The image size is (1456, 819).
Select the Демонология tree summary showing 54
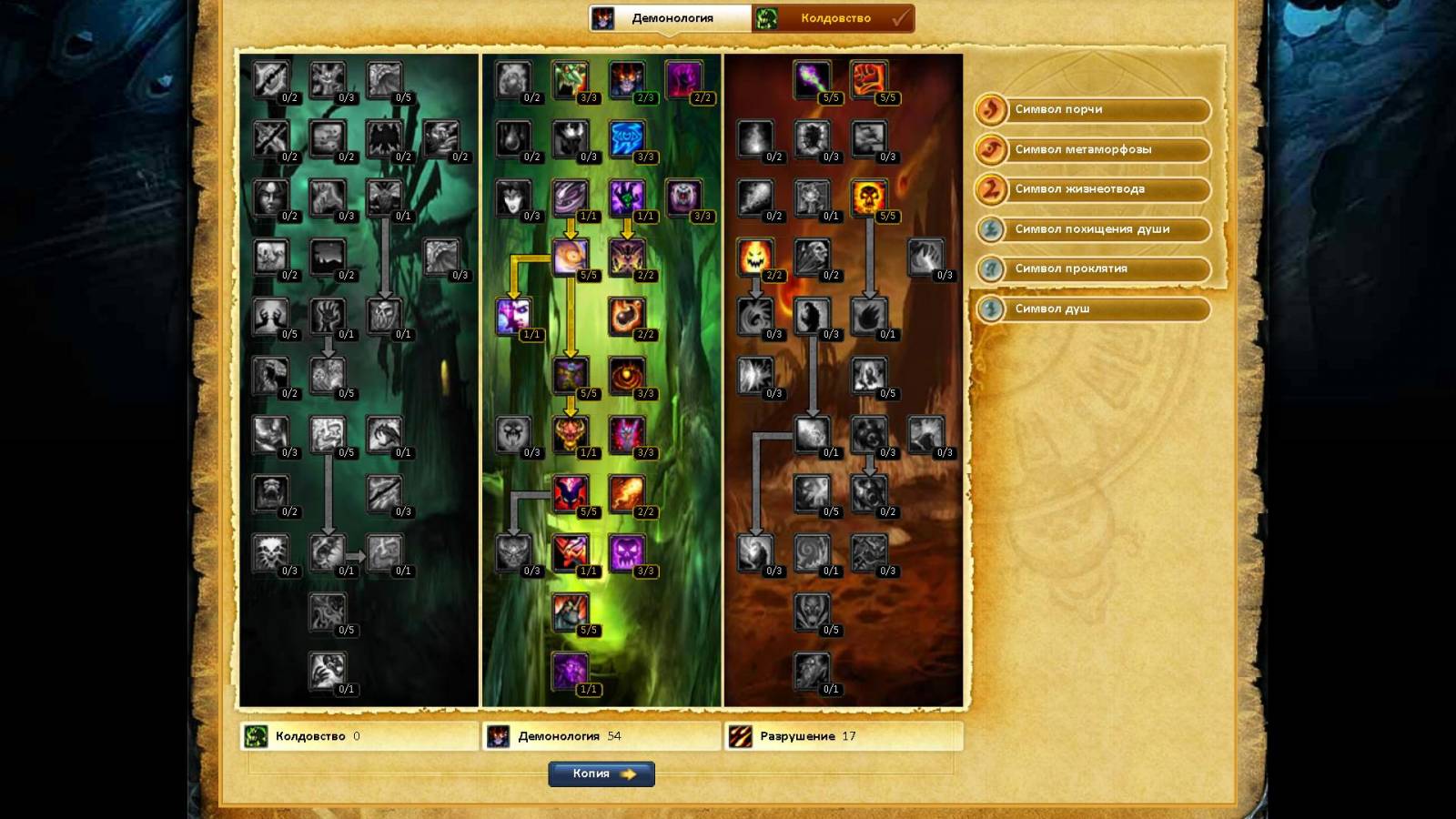tap(601, 736)
